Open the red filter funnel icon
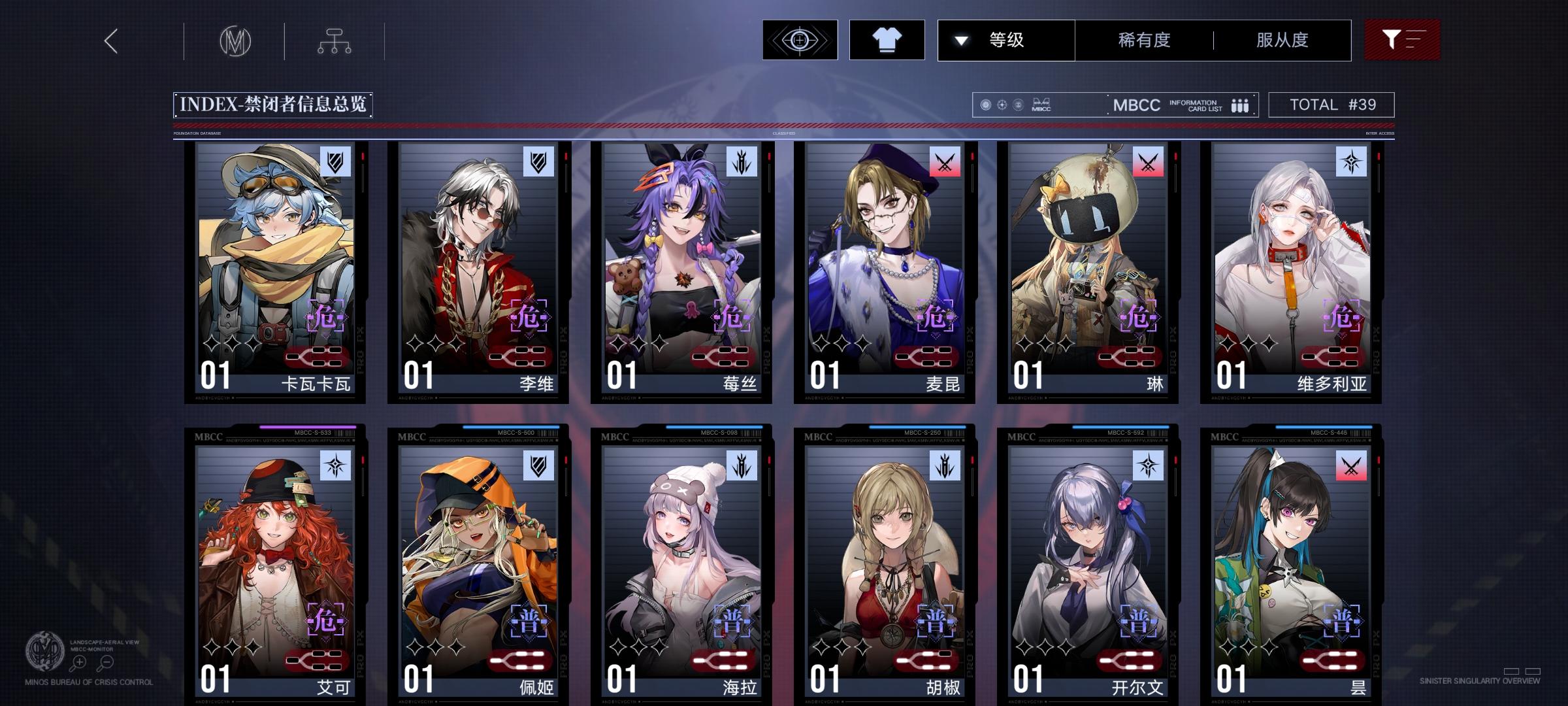This screenshot has width=1568, height=706. pos(1402,40)
